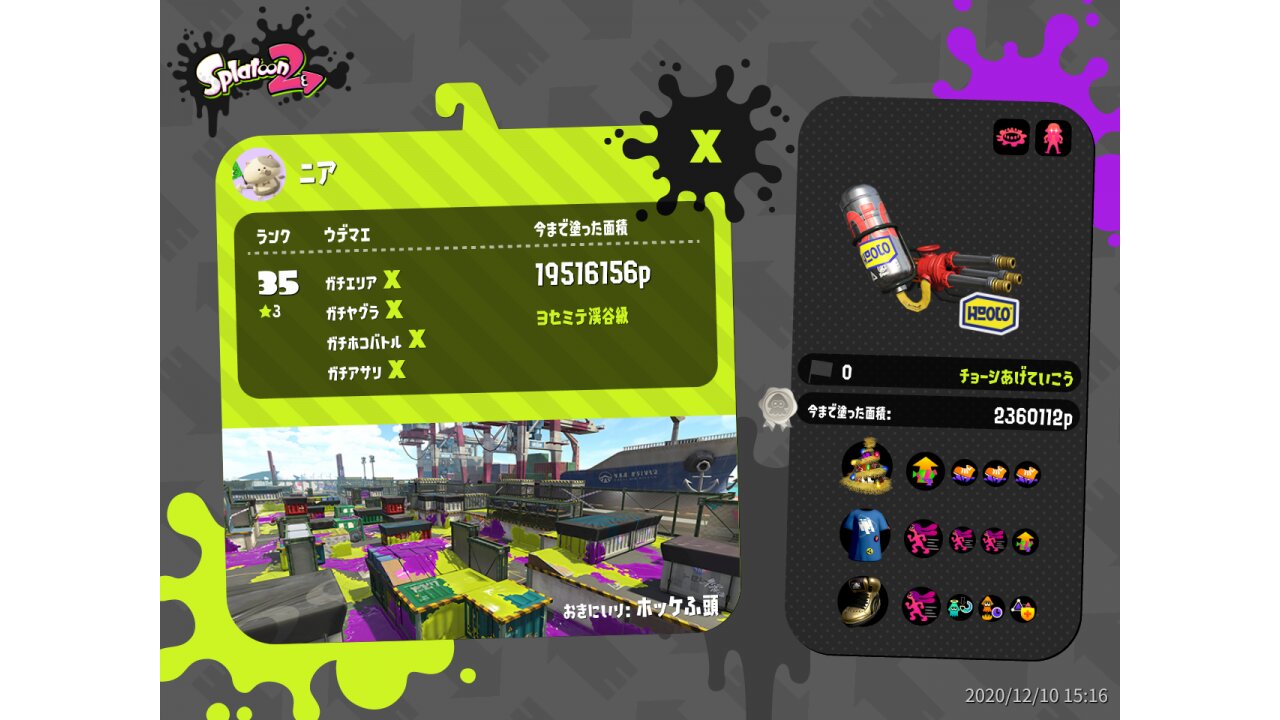Screen dimensions: 1280x720
Task: Select the clothing main ability running icon
Action: pyautogui.click(x=923, y=538)
